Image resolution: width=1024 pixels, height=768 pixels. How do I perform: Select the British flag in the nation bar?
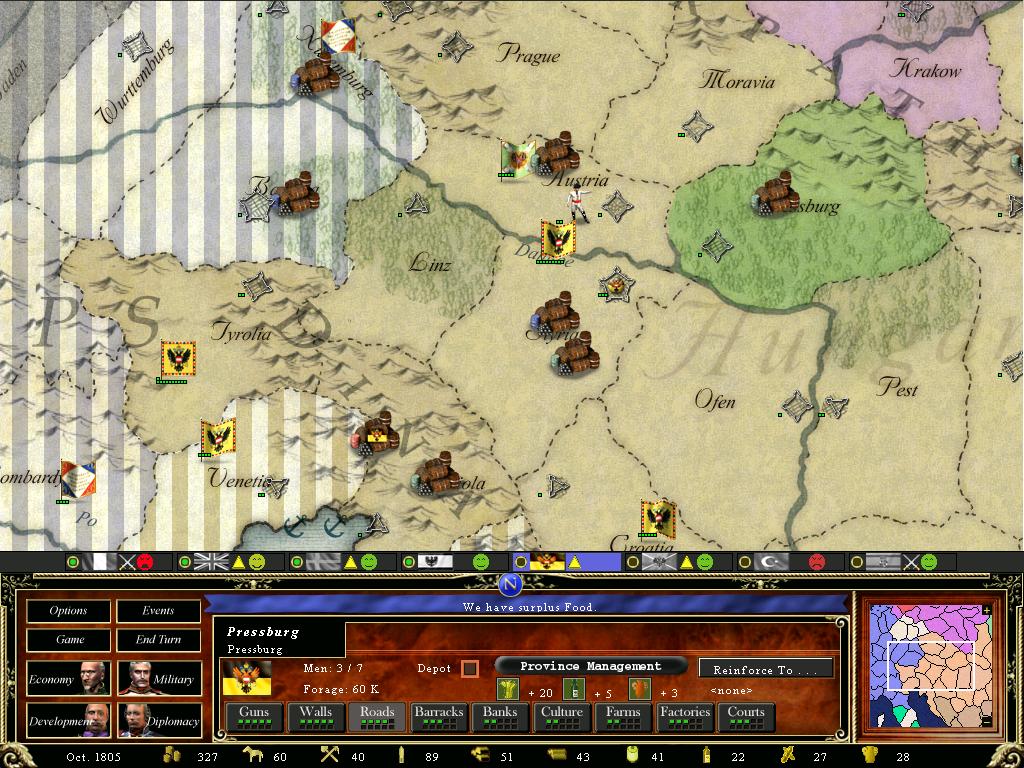211,563
